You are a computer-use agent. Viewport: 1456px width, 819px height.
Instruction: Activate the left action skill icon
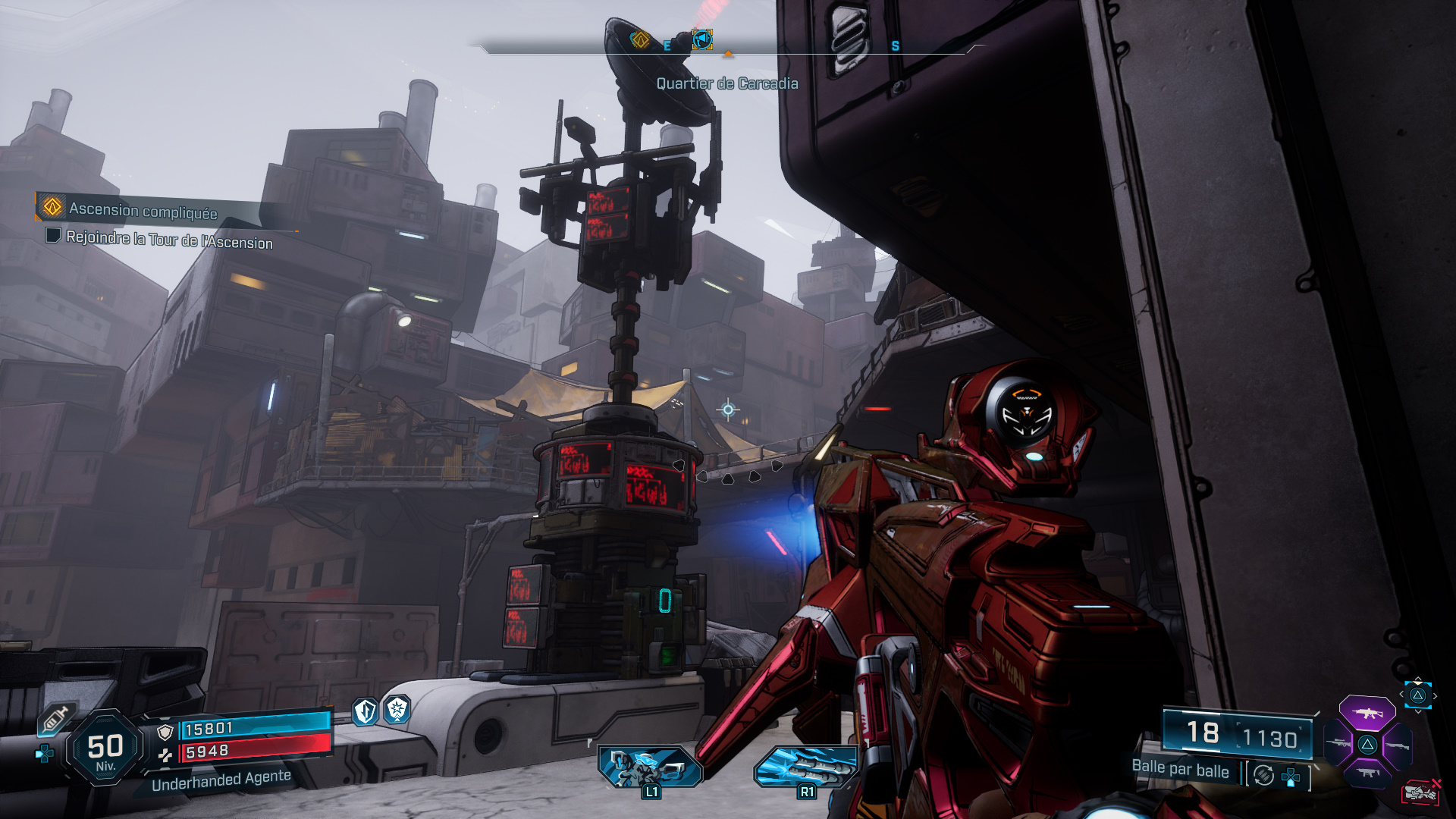(x=650, y=766)
